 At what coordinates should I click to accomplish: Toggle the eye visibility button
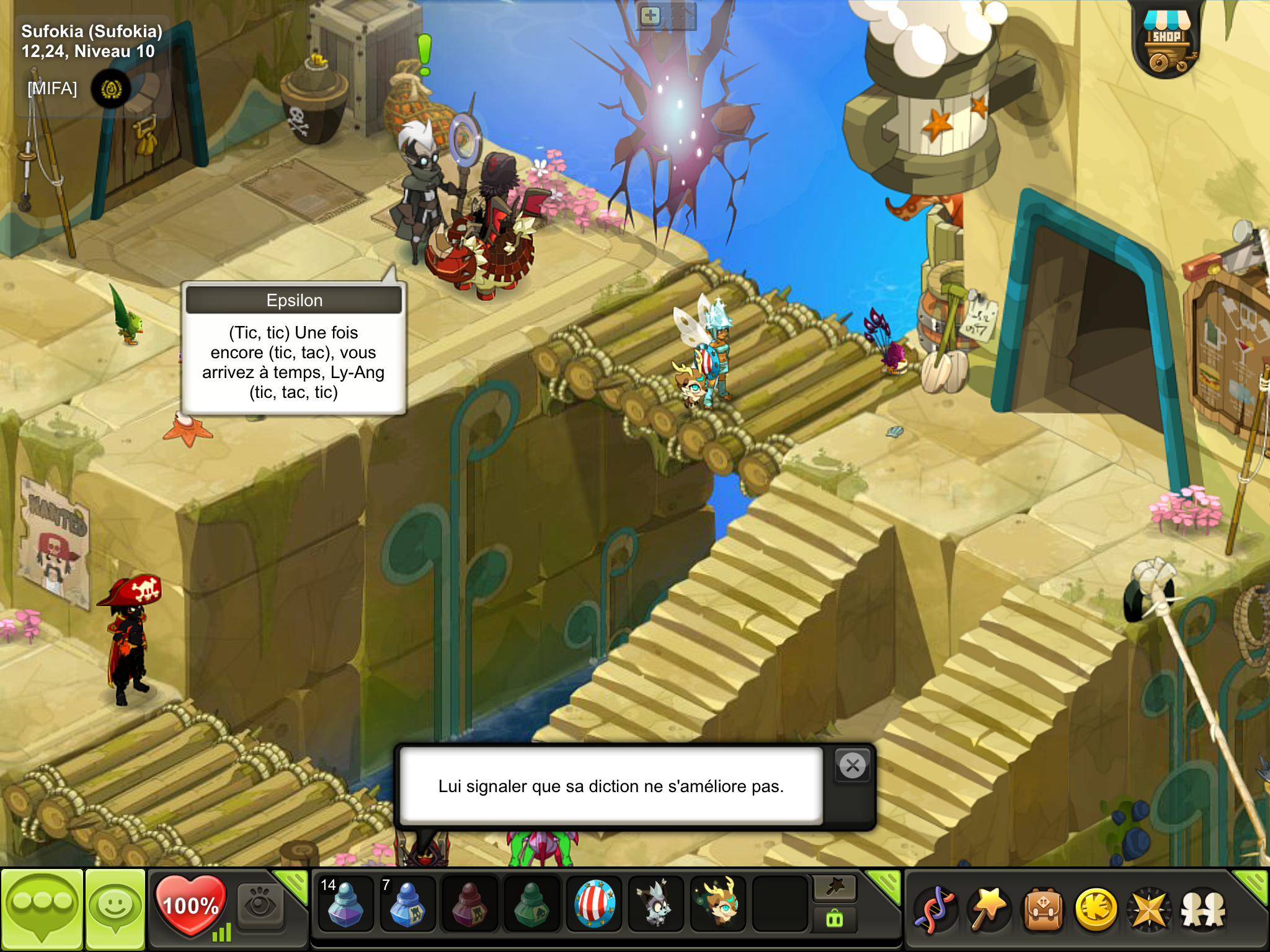pos(260,906)
